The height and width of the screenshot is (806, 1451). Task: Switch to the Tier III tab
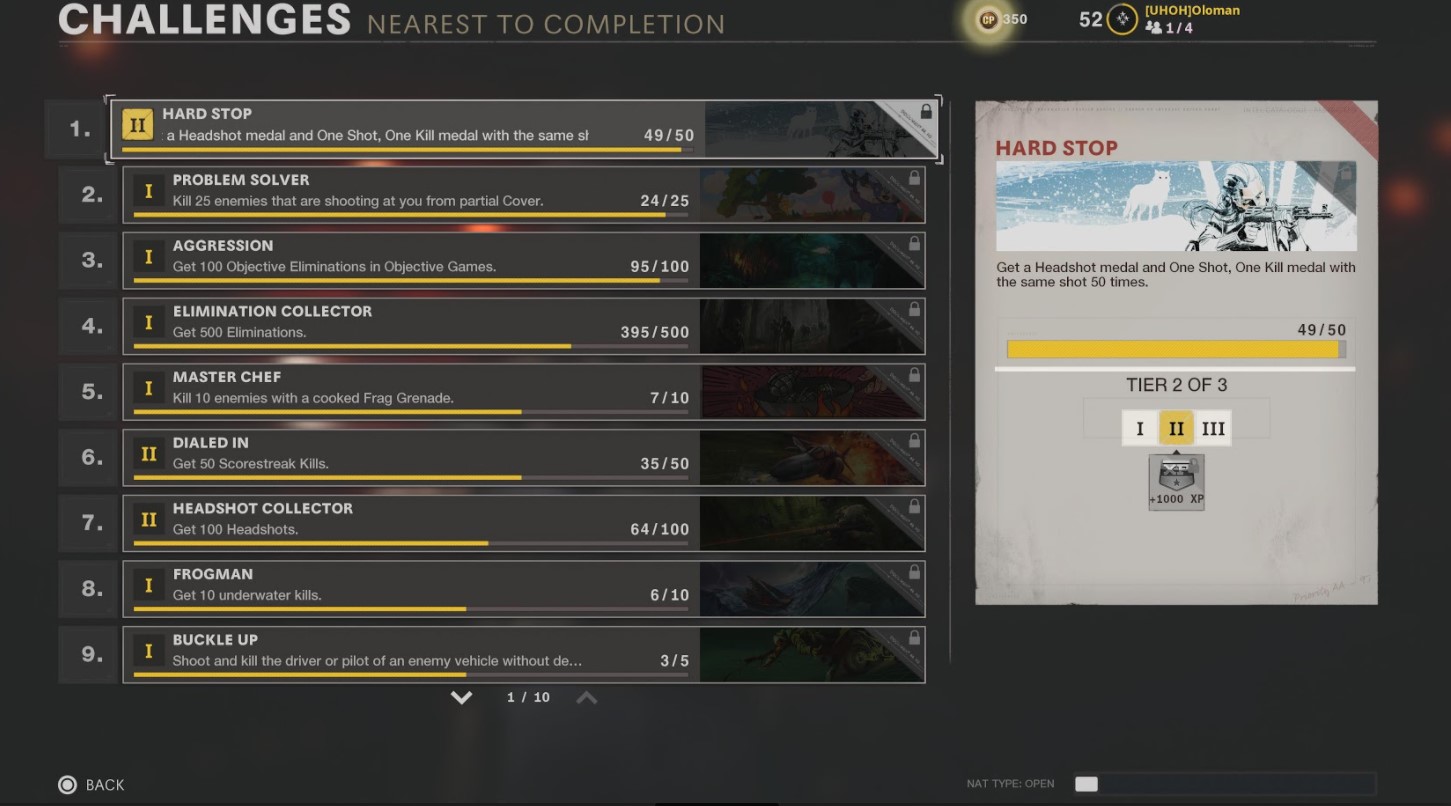(x=1213, y=427)
